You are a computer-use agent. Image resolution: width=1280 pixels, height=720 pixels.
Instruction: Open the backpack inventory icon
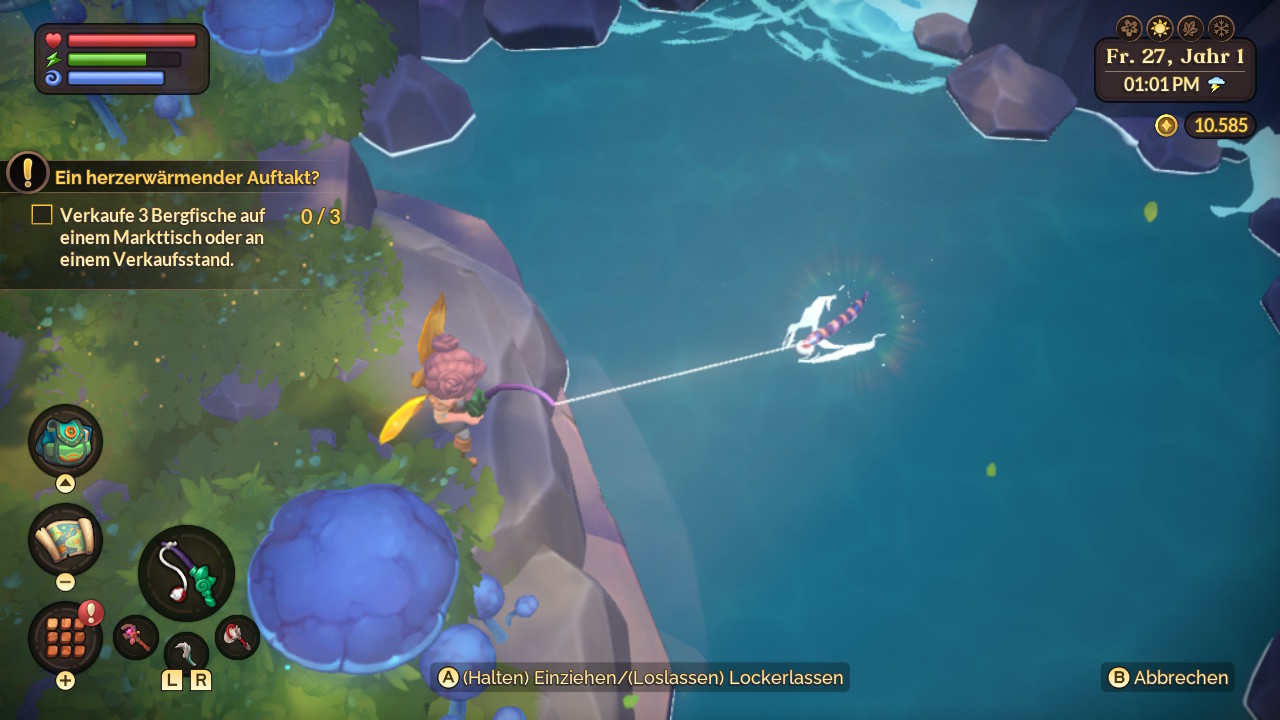click(x=65, y=441)
